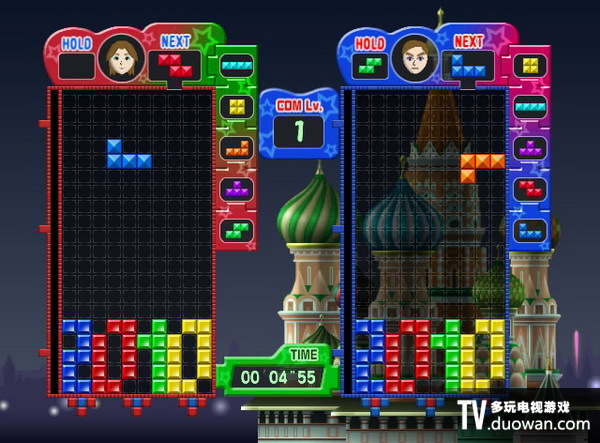Screen dimensions: 600x443
Task: Select the falling orange L piece on right board
Action: point(482,164)
